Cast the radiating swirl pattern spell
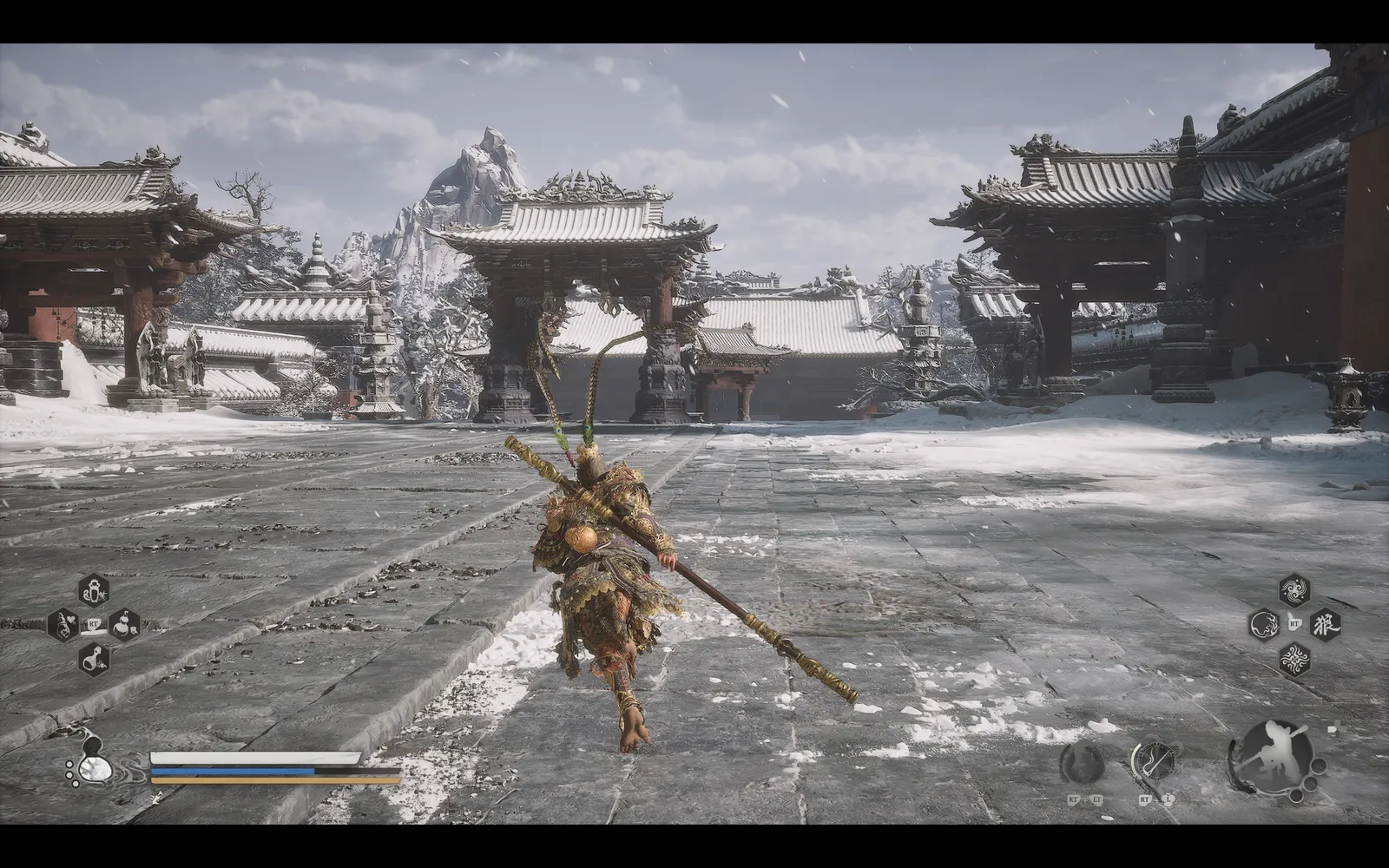Viewport: 1389px width, 868px height. (1294, 659)
